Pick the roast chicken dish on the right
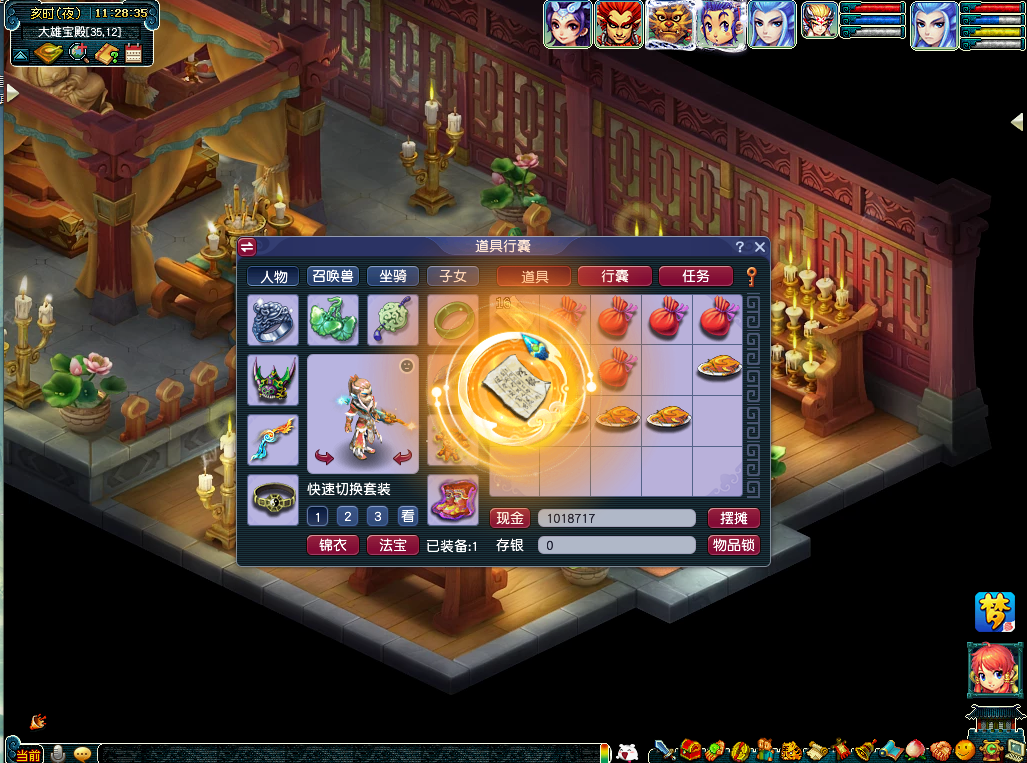Screen dimensions: 1027x763 718,367
